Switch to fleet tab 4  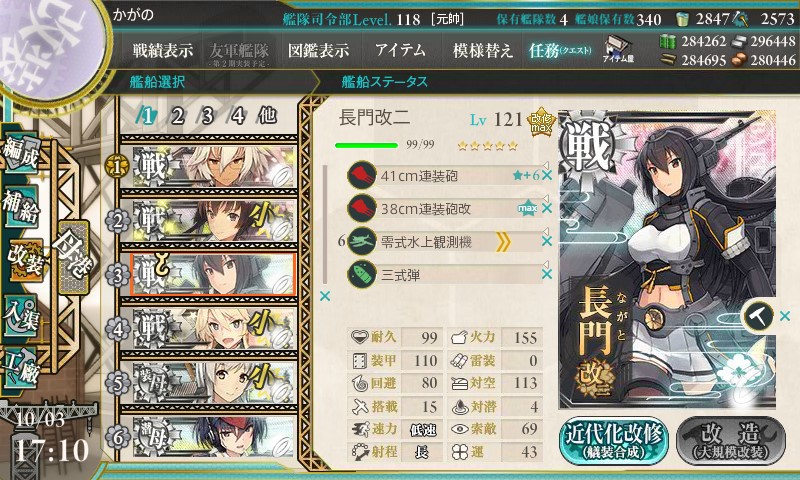pos(238,115)
